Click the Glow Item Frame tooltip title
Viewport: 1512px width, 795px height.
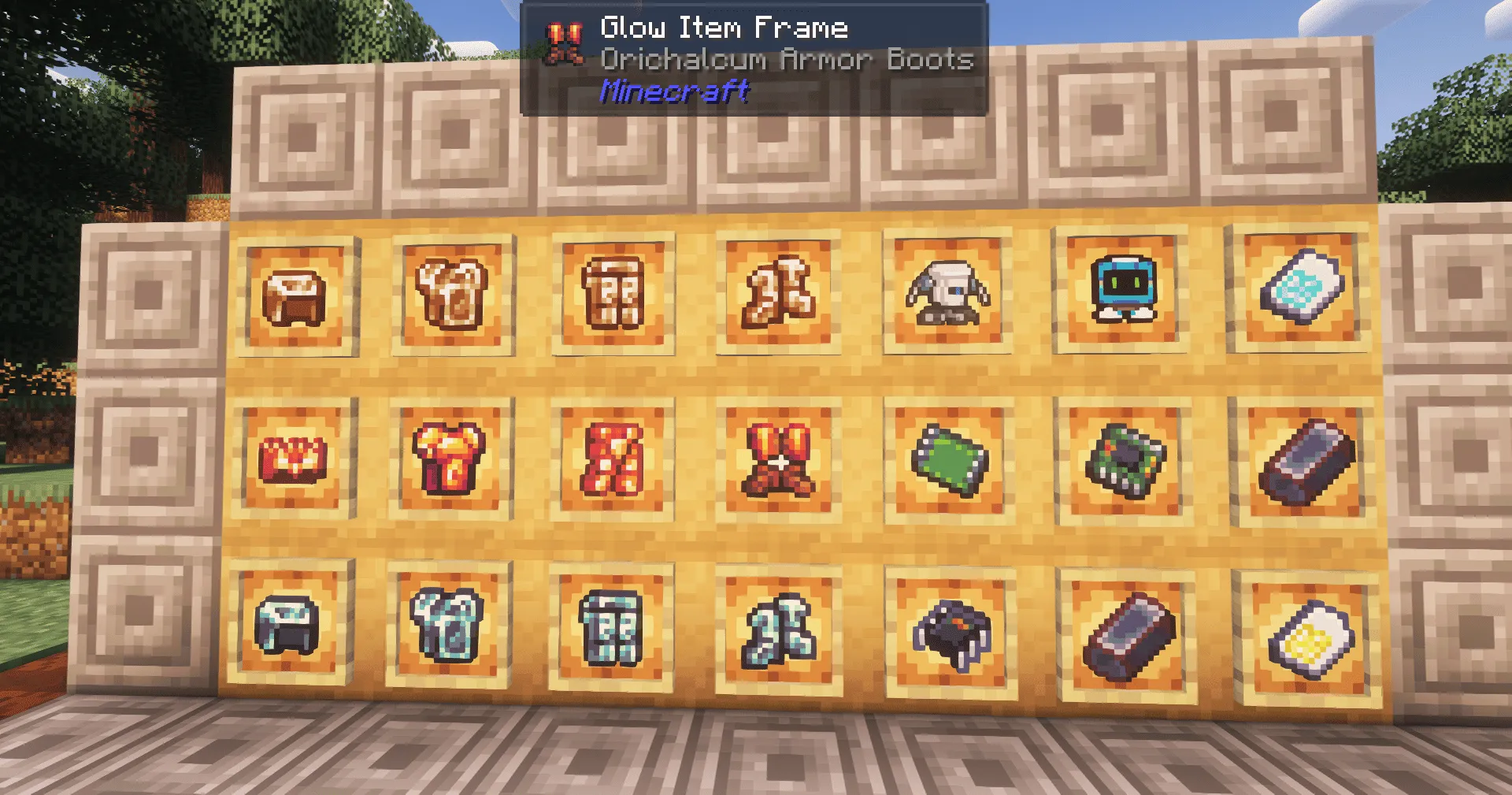click(x=723, y=28)
